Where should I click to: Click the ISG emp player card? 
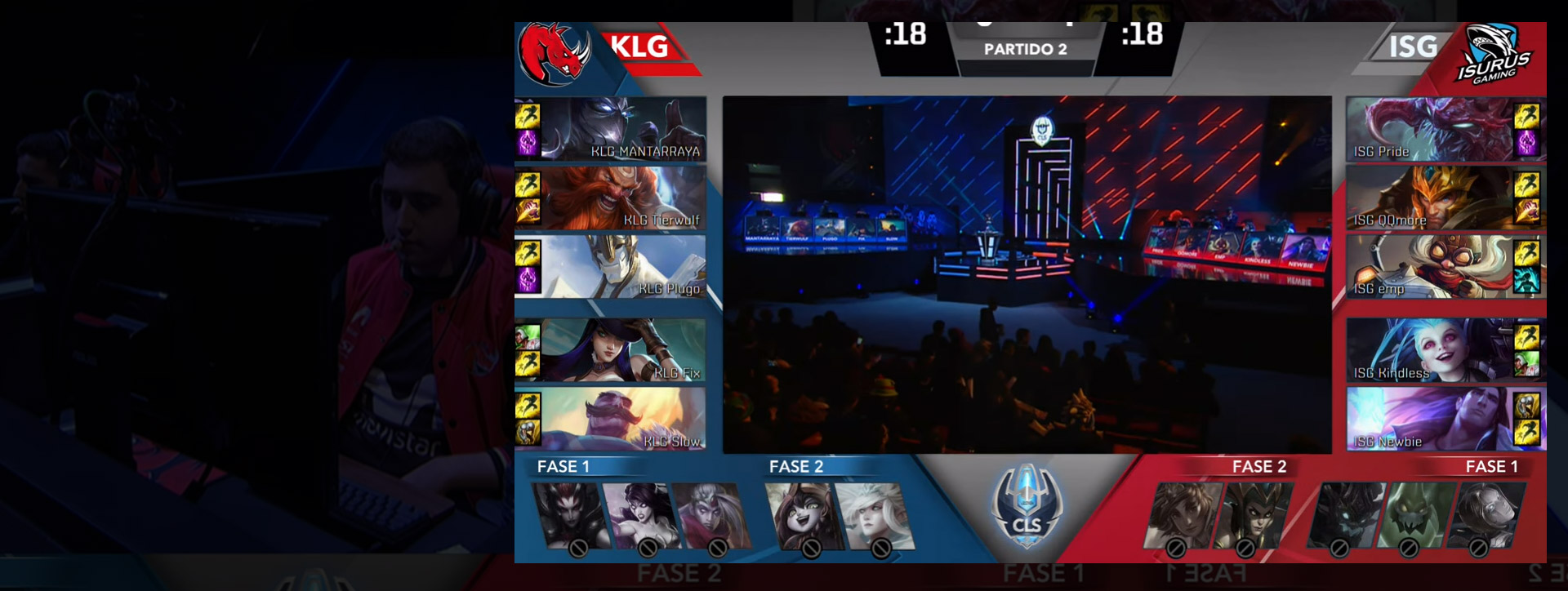pos(1430,266)
